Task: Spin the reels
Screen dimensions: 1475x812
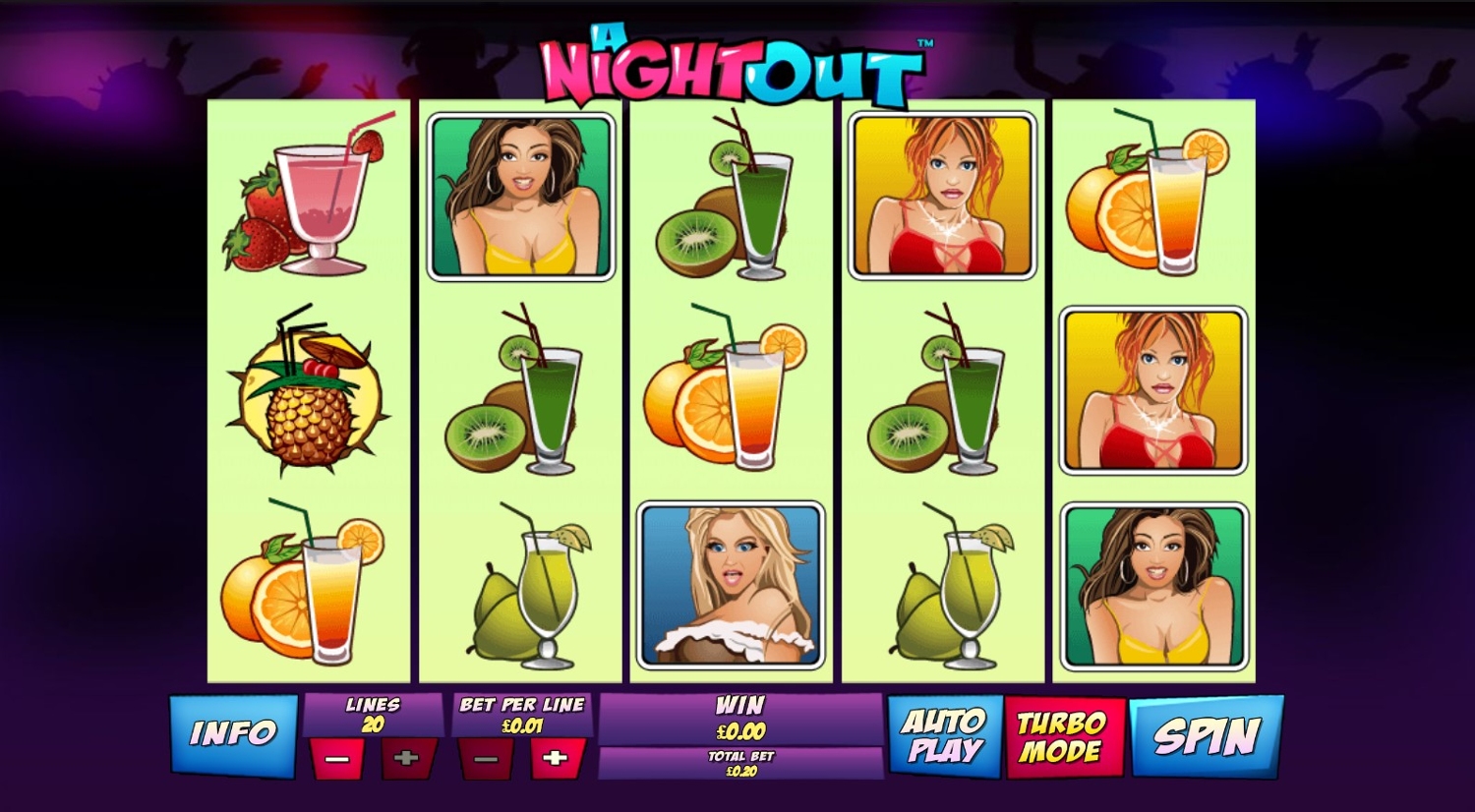Action: pos(1206,736)
